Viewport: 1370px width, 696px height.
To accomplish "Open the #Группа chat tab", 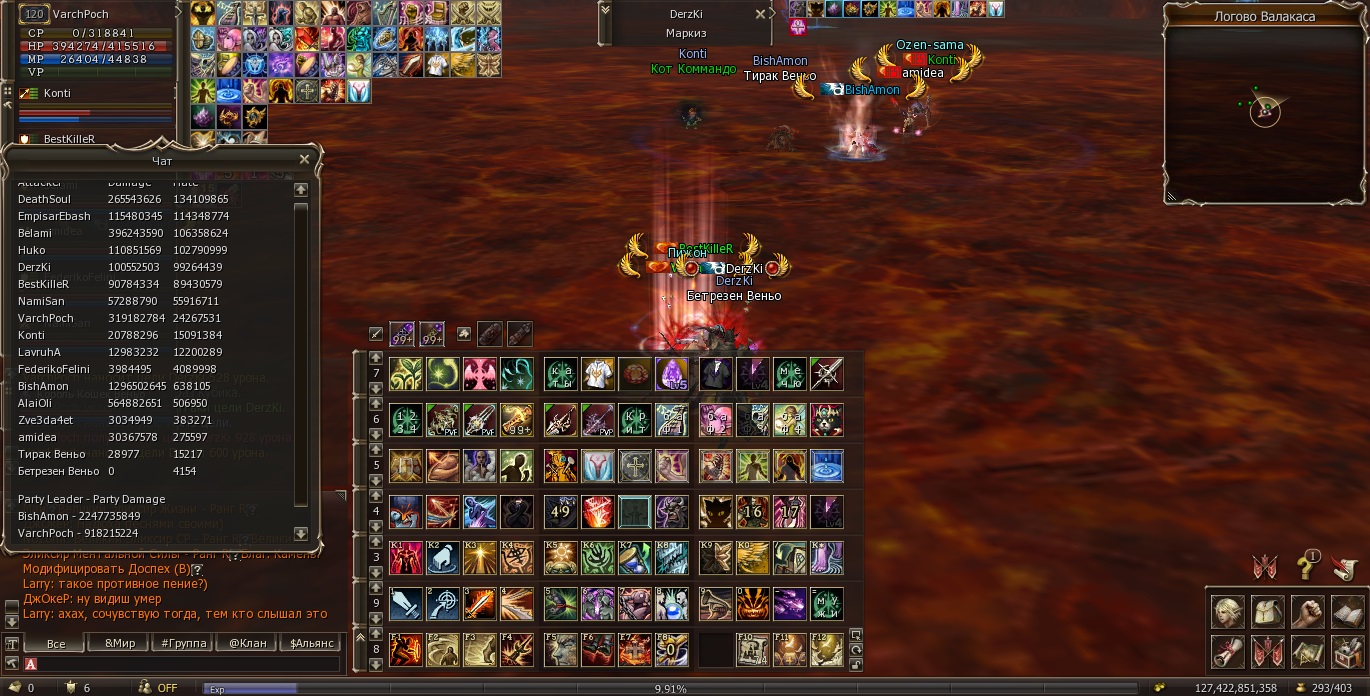I will (x=184, y=643).
